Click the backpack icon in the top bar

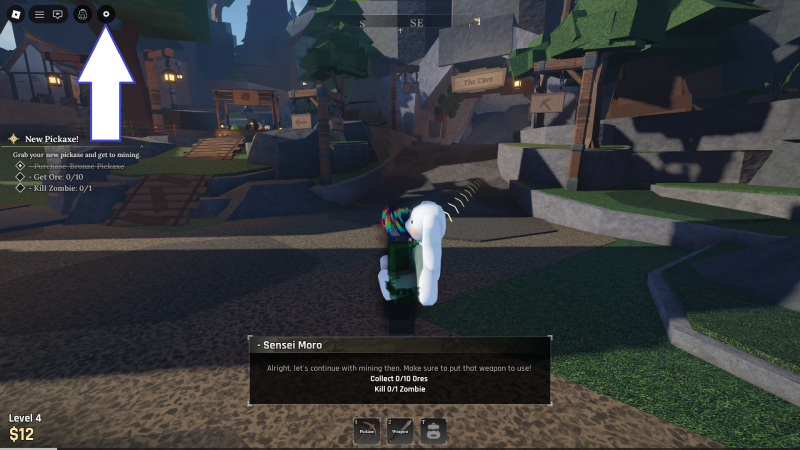[83, 15]
